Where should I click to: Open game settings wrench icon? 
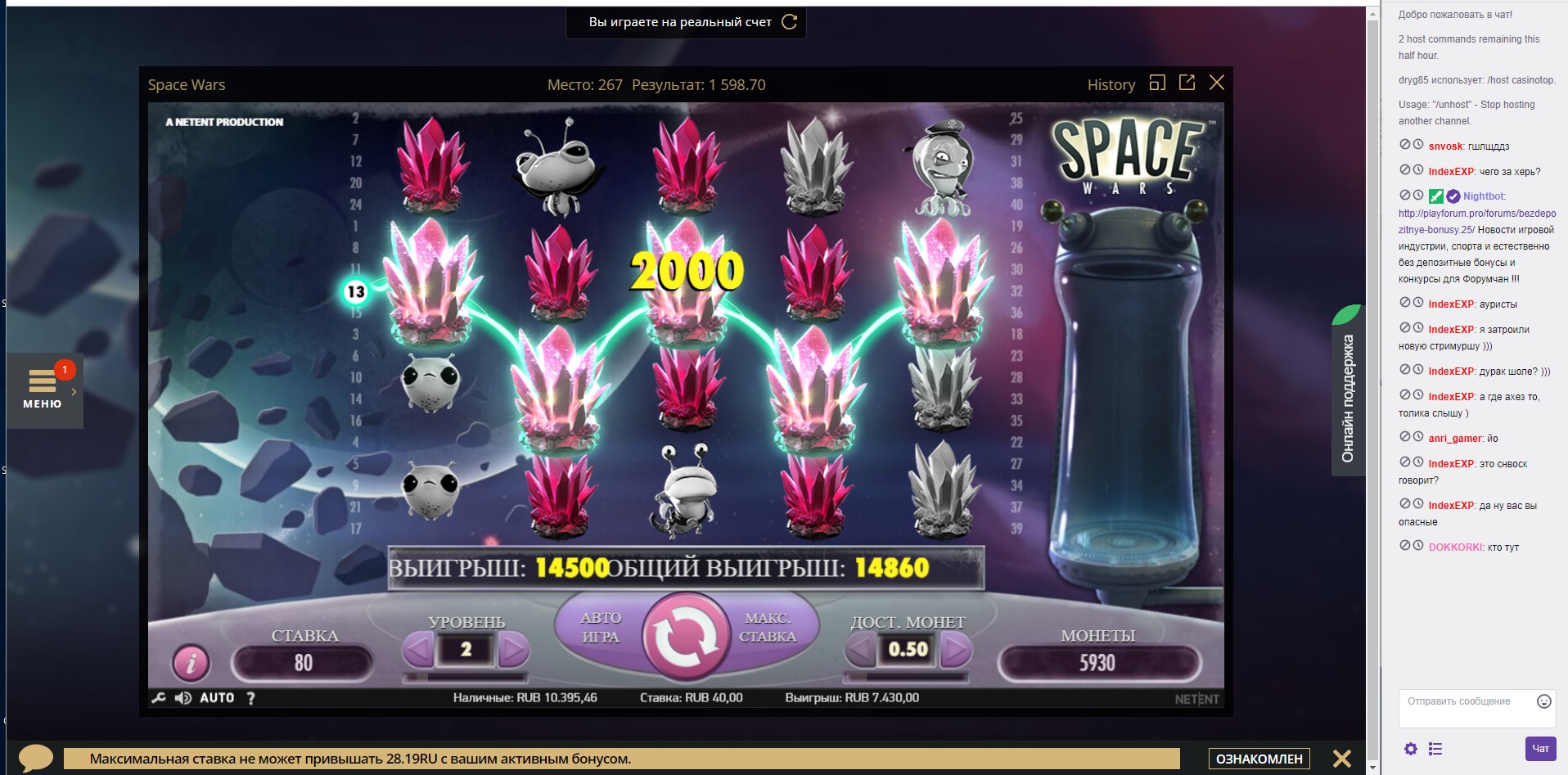pyautogui.click(x=159, y=698)
